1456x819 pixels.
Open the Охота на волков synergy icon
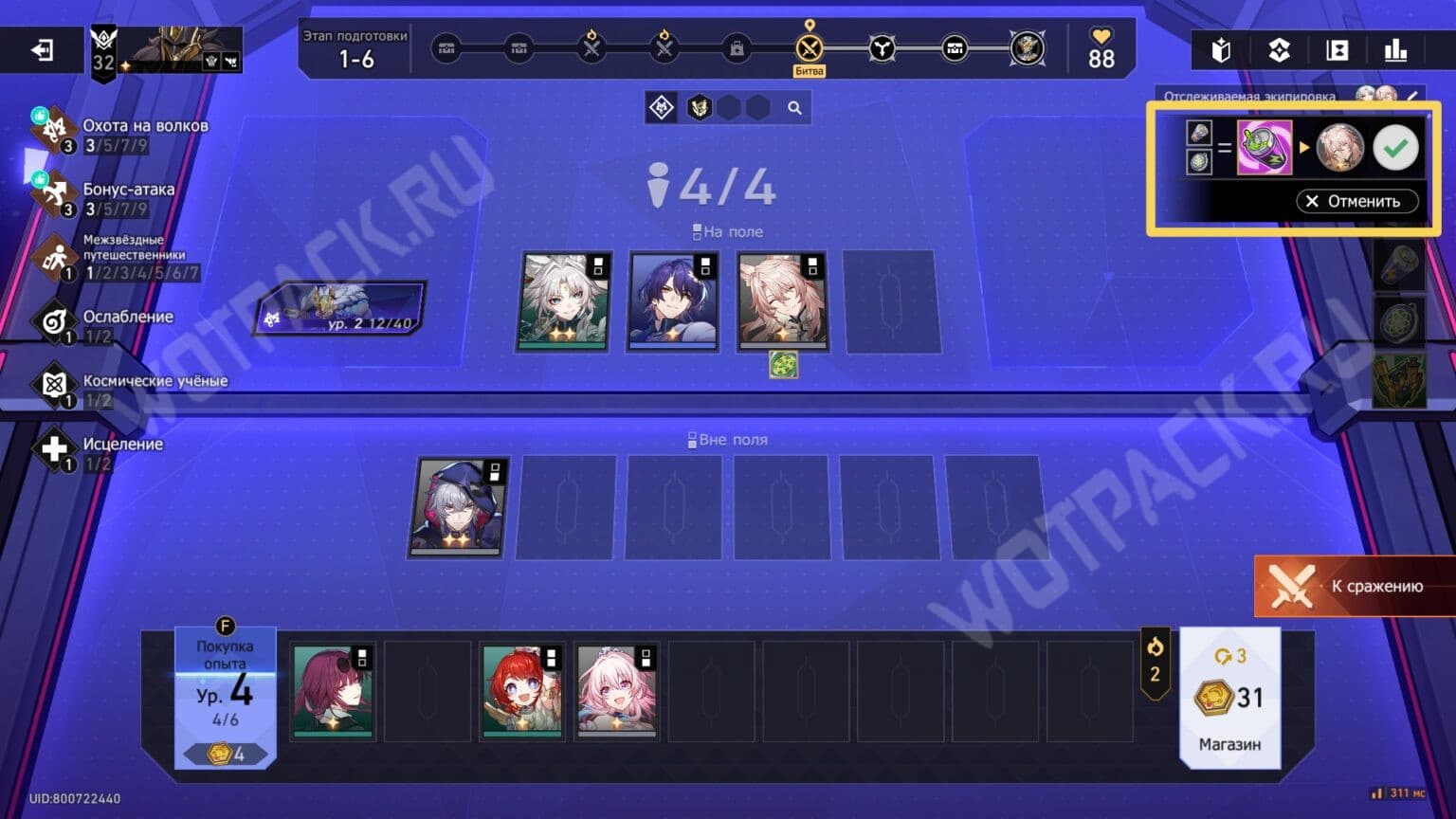tap(54, 131)
